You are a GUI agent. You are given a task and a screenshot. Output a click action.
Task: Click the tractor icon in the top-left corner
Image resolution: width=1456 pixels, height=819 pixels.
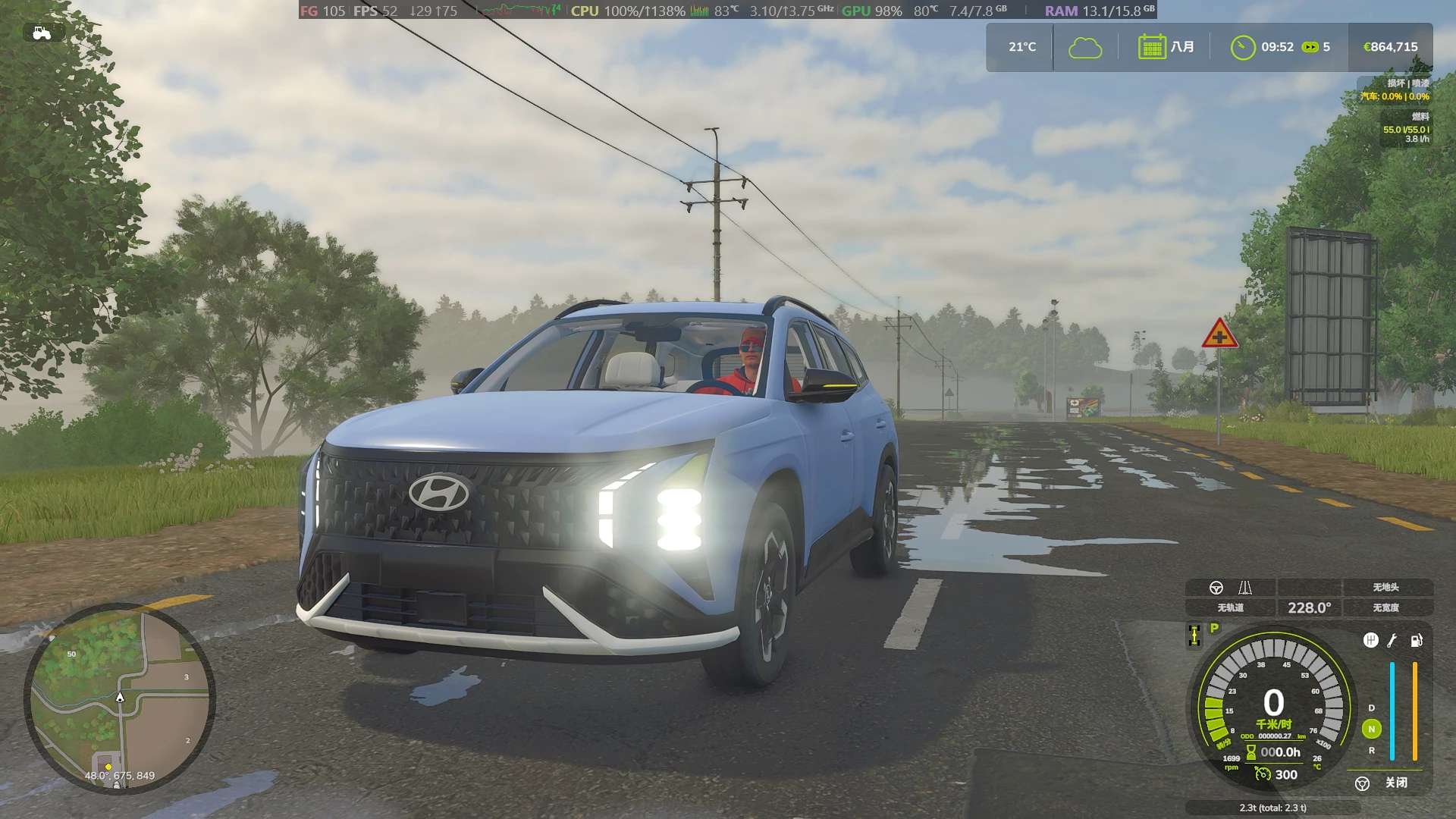tap(42, 32)
